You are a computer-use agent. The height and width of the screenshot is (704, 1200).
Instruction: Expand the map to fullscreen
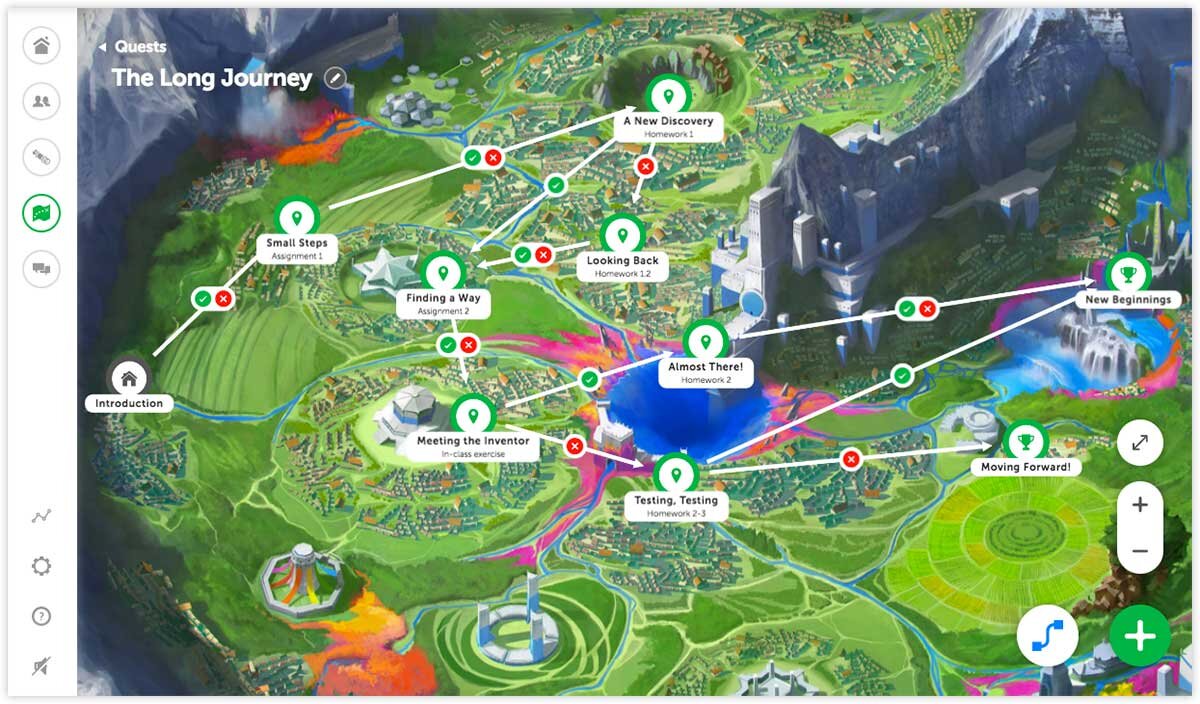pos(1140,441)
